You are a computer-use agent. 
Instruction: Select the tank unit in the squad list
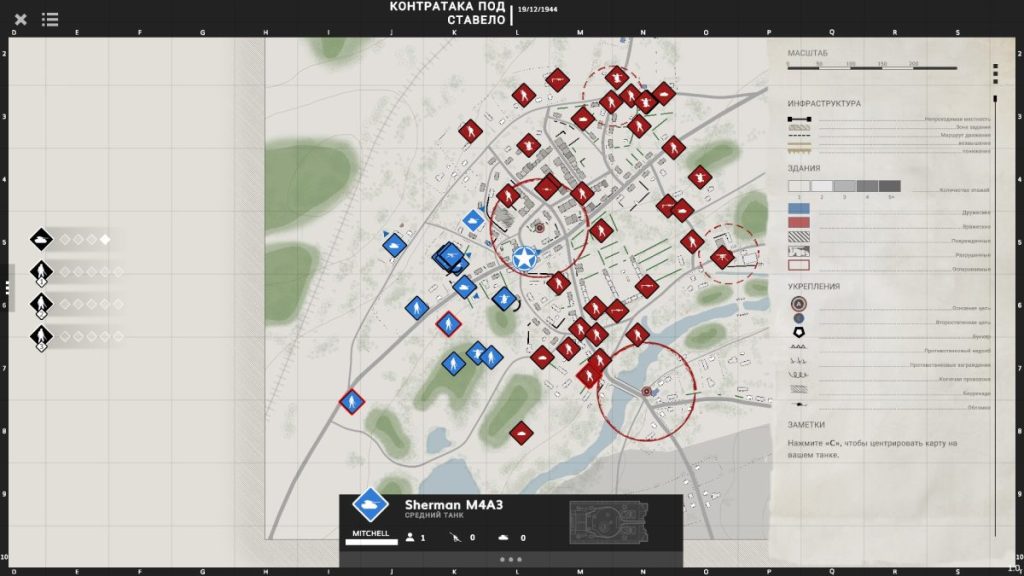(41, 239)
